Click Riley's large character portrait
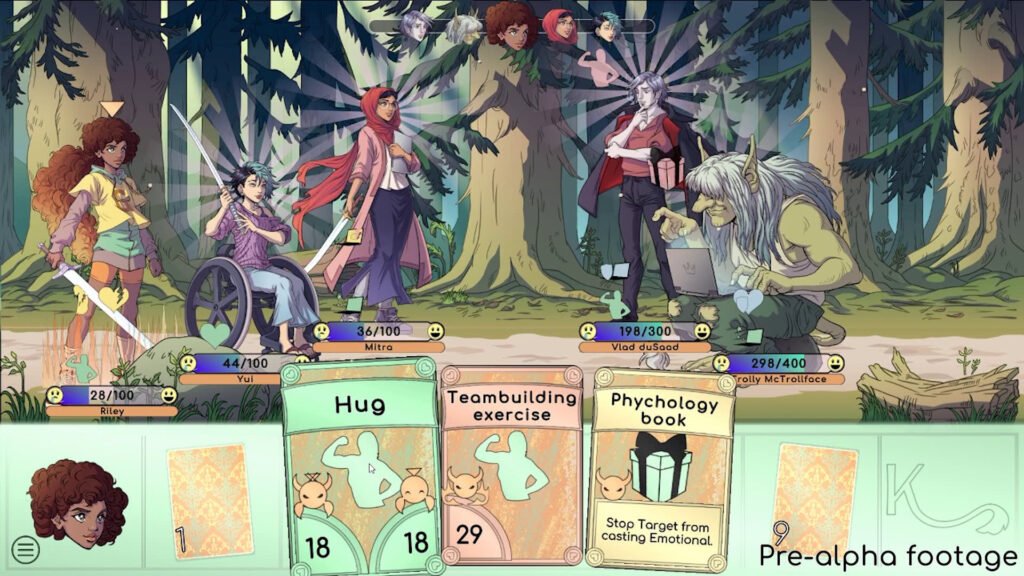This screenshot has height=576, width=1024. click(78, 500)
